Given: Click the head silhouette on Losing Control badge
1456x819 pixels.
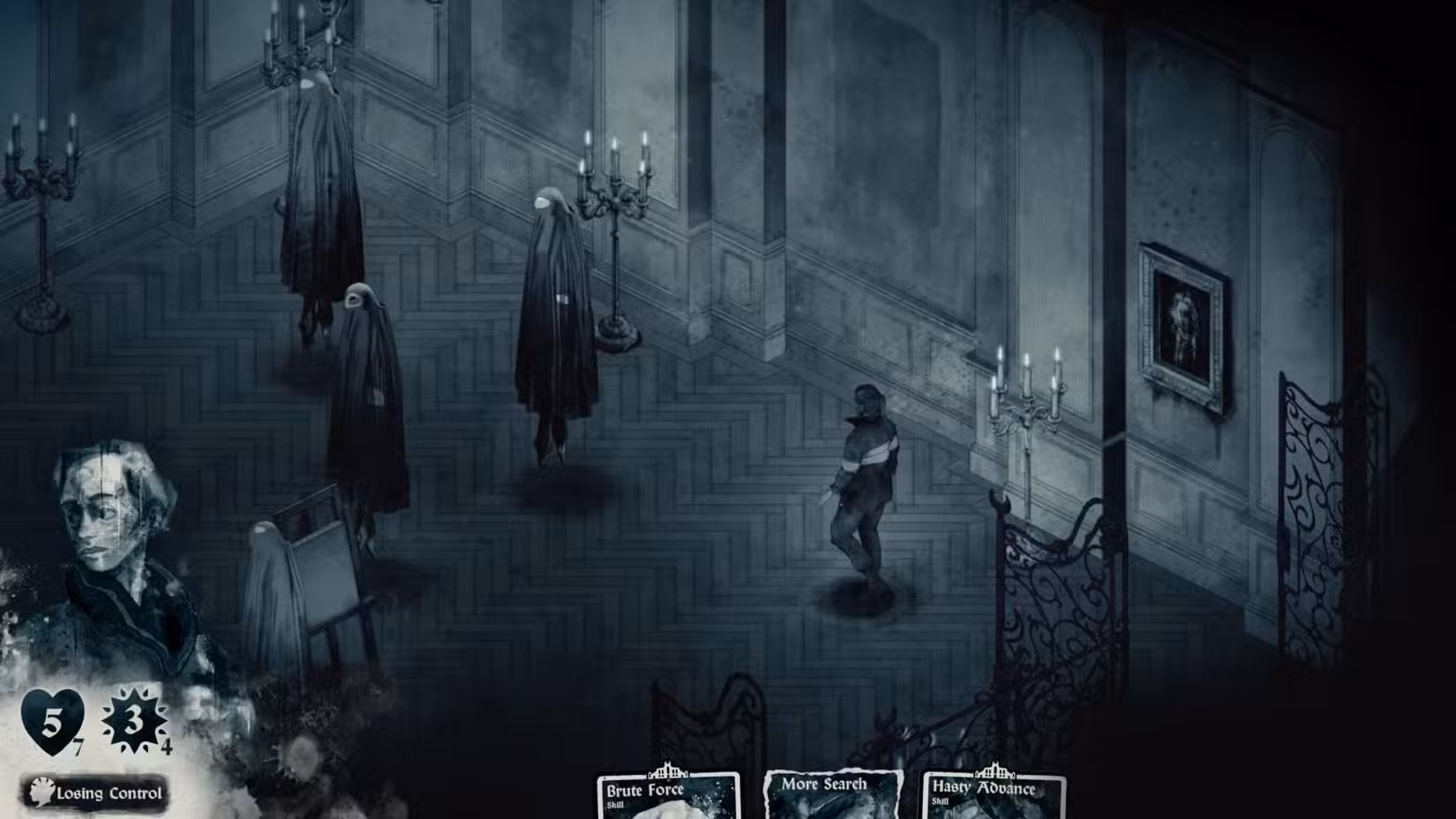Looking at the screenshot, I should click(40, 792).
